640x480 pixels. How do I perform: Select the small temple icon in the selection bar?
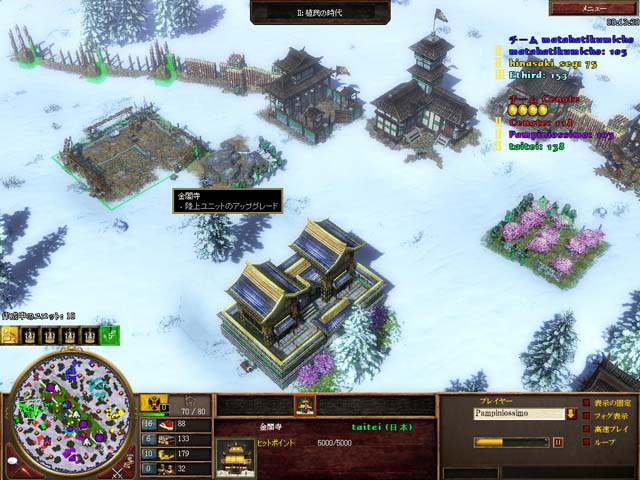coord(304,405)
